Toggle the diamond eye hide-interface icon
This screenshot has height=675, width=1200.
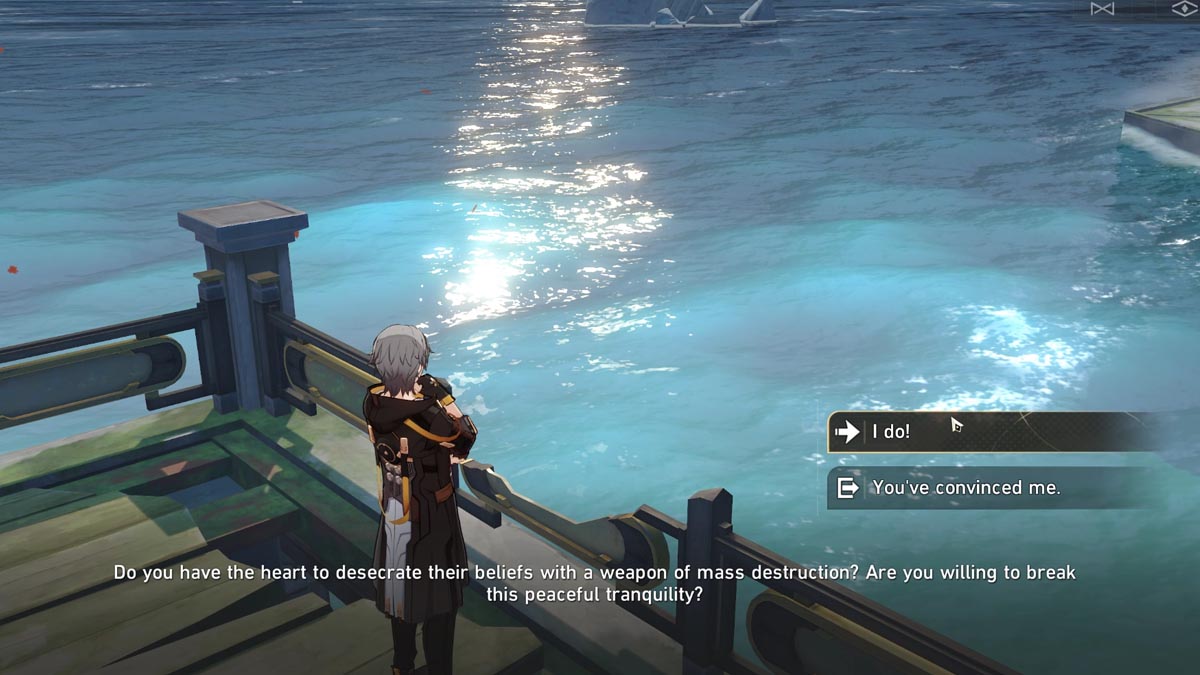coord(1184,9)
